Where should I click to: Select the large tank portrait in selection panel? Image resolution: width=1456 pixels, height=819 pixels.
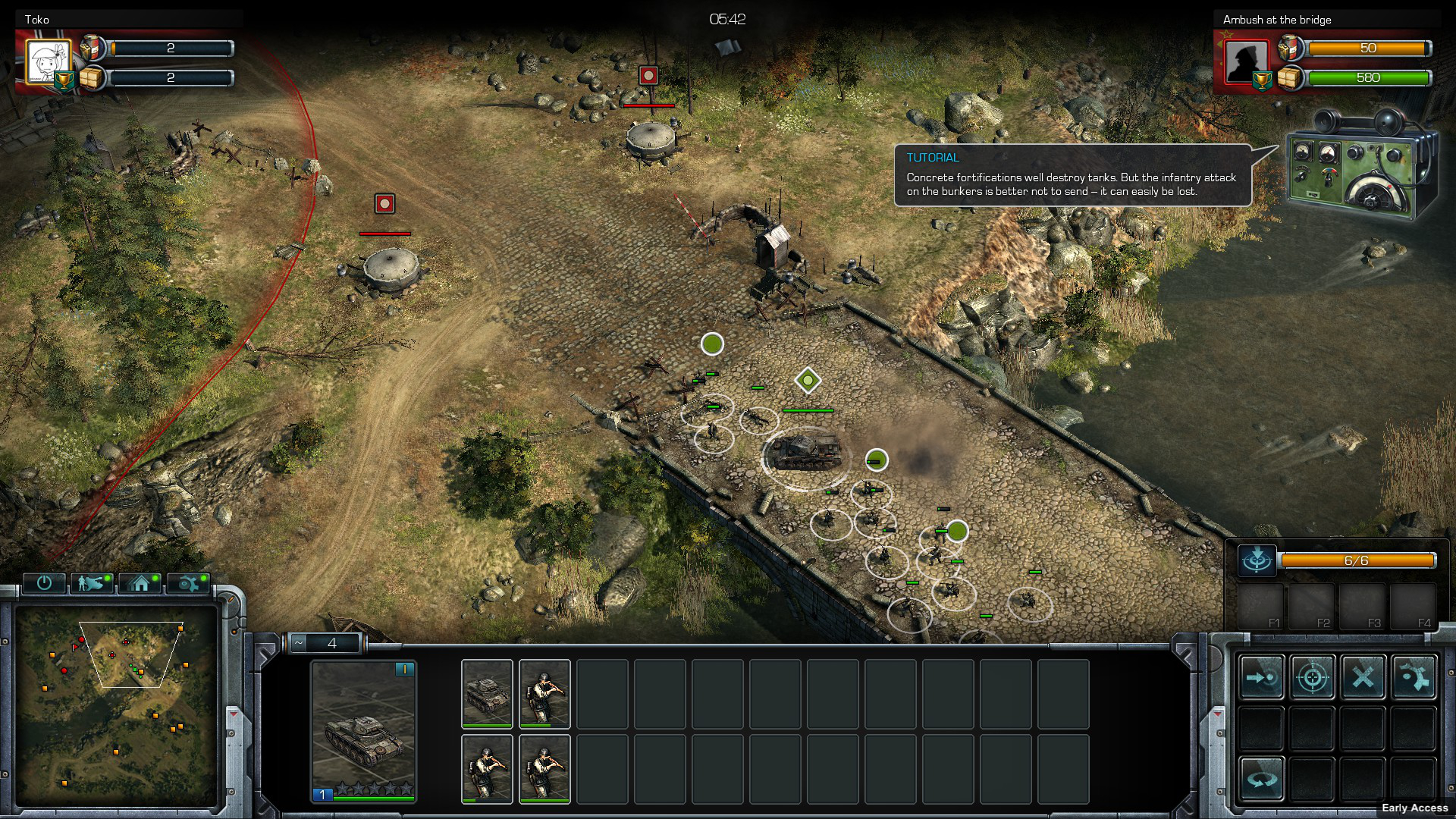click(363, 726)
